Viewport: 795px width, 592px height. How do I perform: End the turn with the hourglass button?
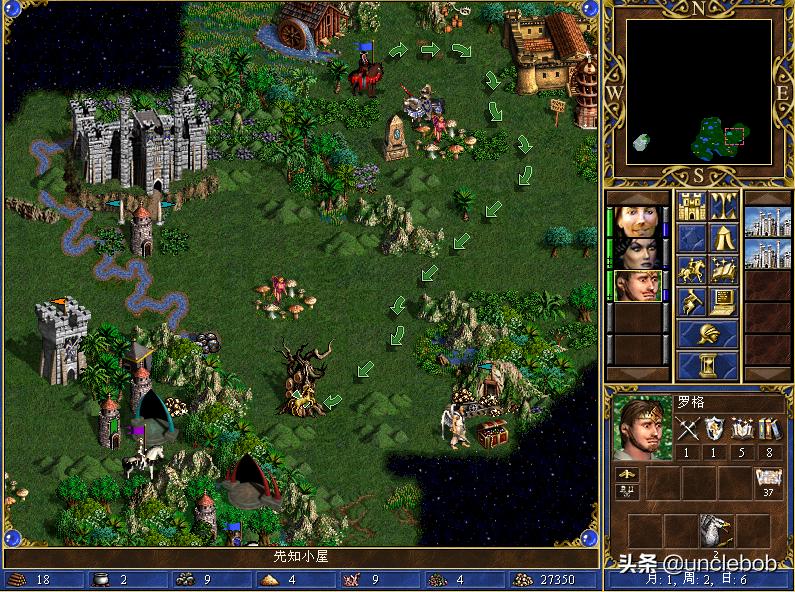point(708,365)
